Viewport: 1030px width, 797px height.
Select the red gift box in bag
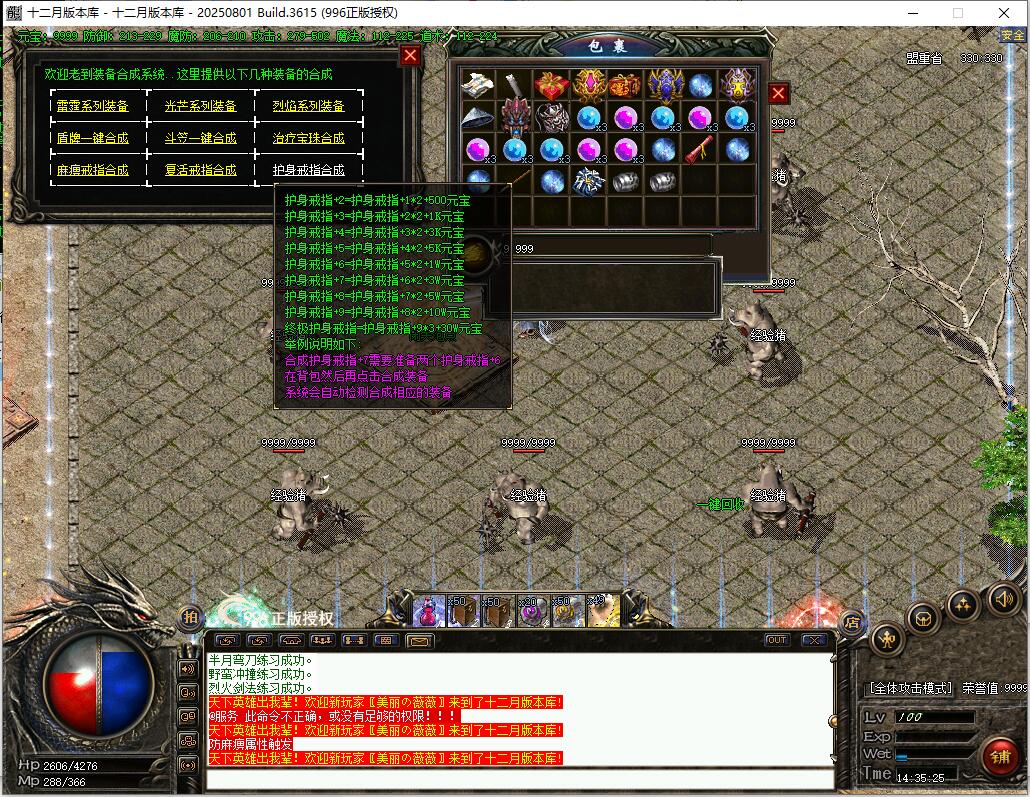[x=551, y=85]
